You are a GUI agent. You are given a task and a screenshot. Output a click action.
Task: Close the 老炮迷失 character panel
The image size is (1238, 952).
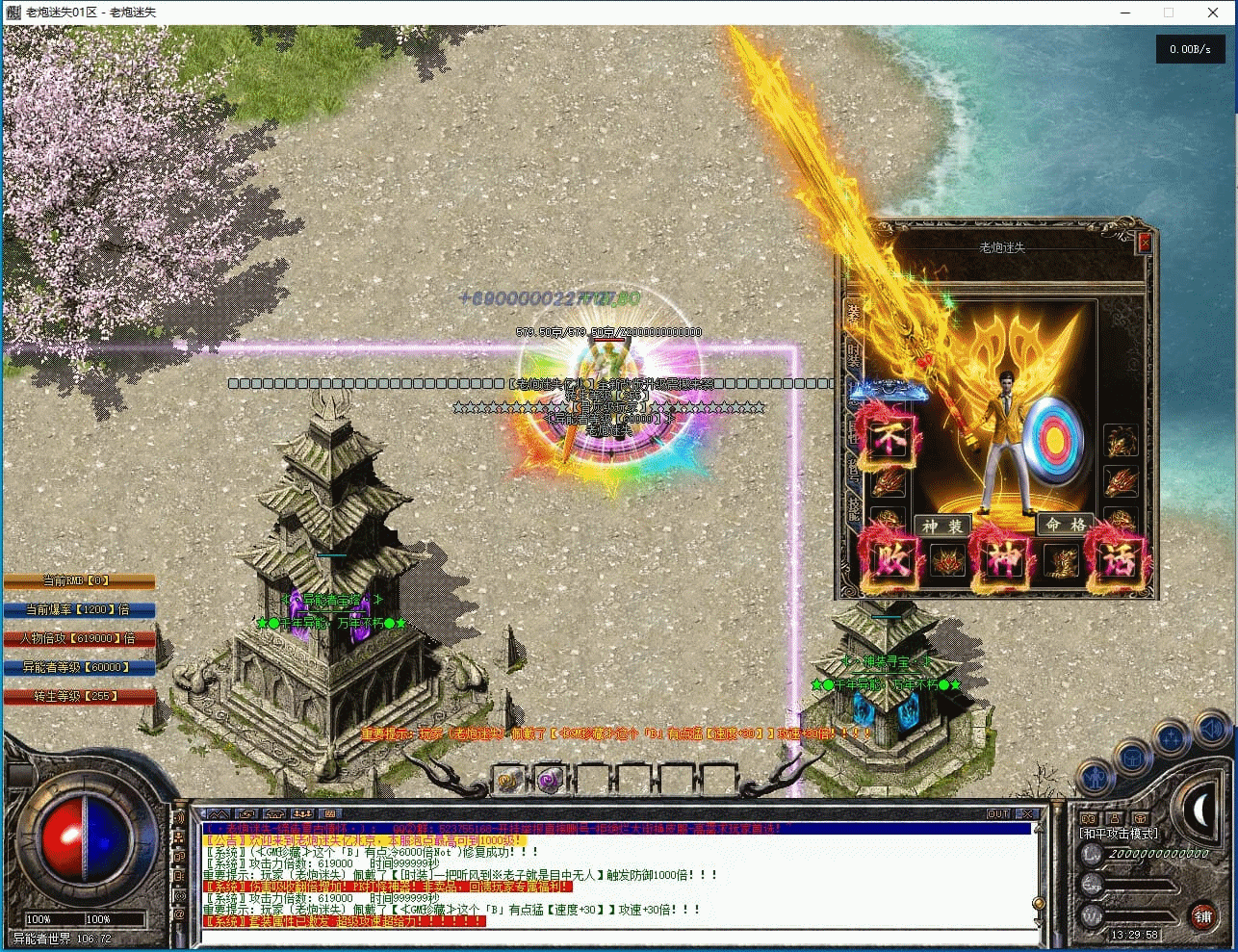1145,243
